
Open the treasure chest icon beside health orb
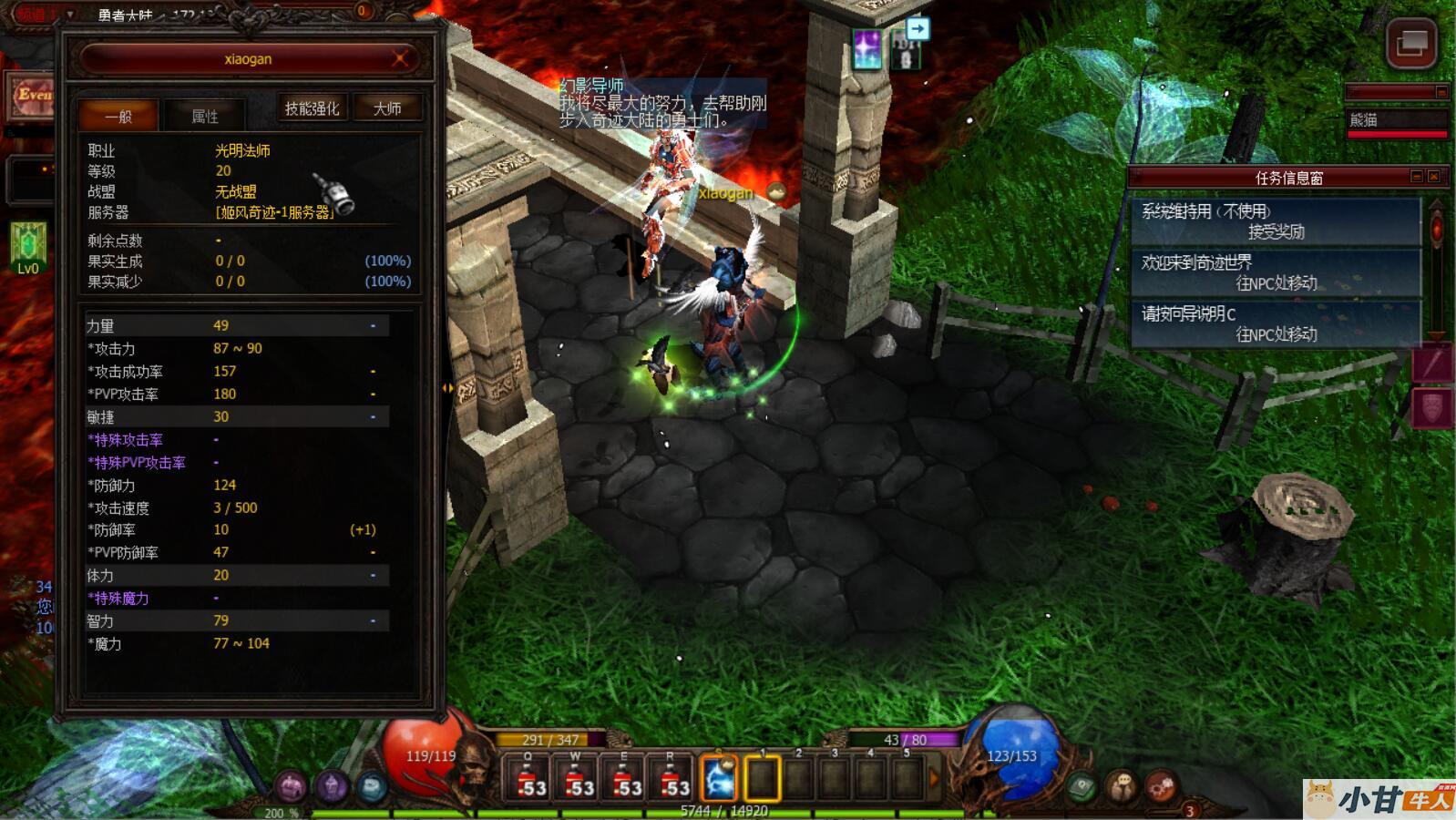292,786
